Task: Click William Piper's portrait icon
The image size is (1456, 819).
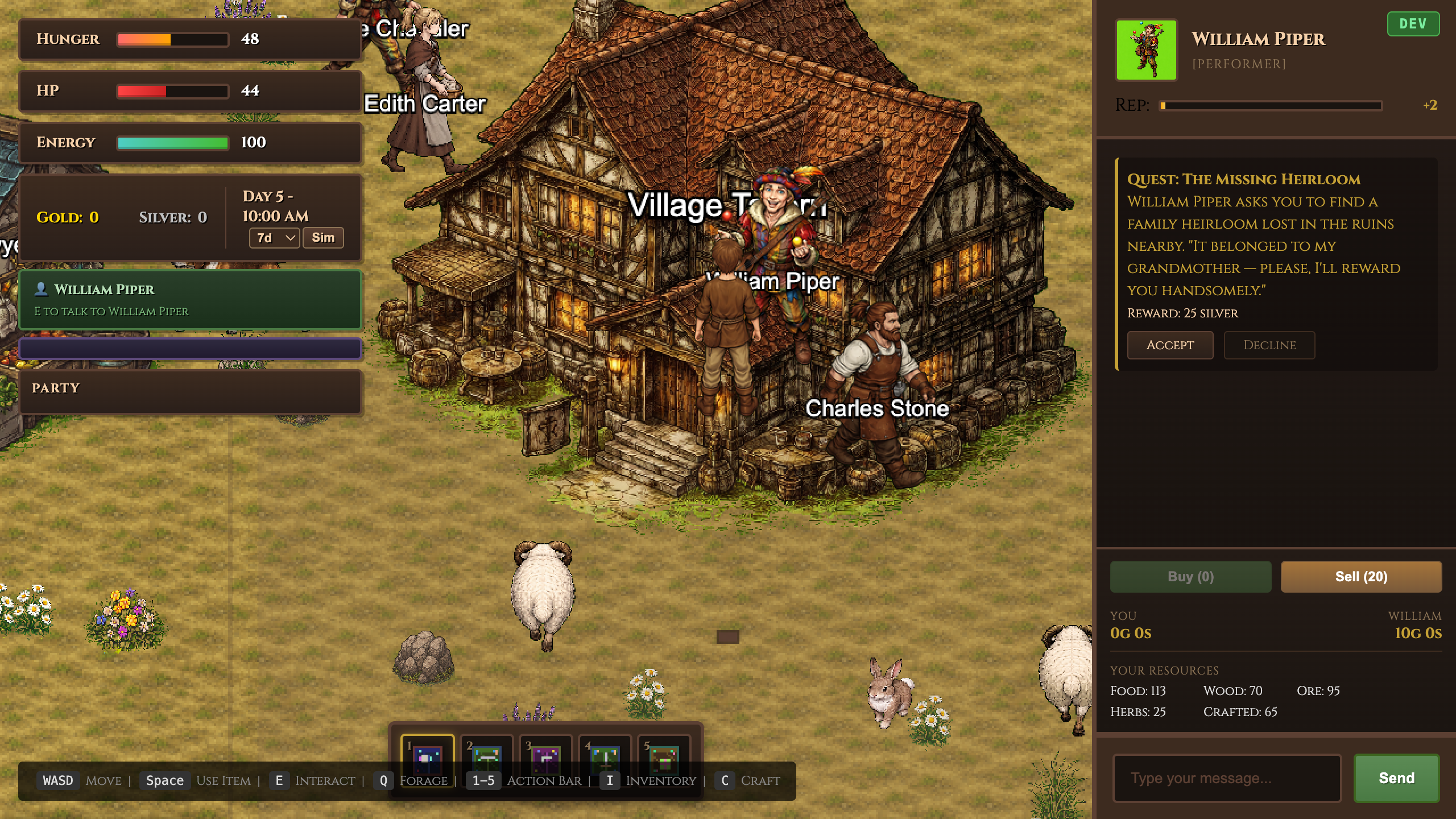Action: pos(1146,49)
